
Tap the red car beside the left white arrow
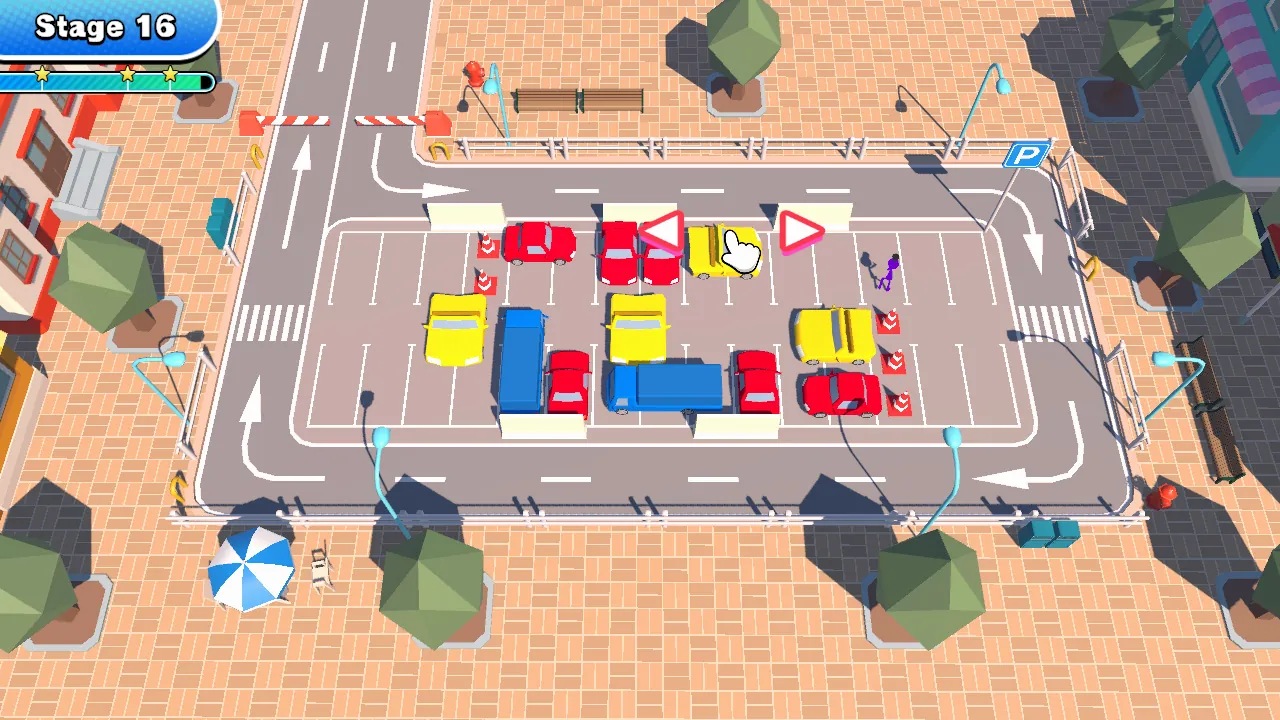(x=540, y=242)
